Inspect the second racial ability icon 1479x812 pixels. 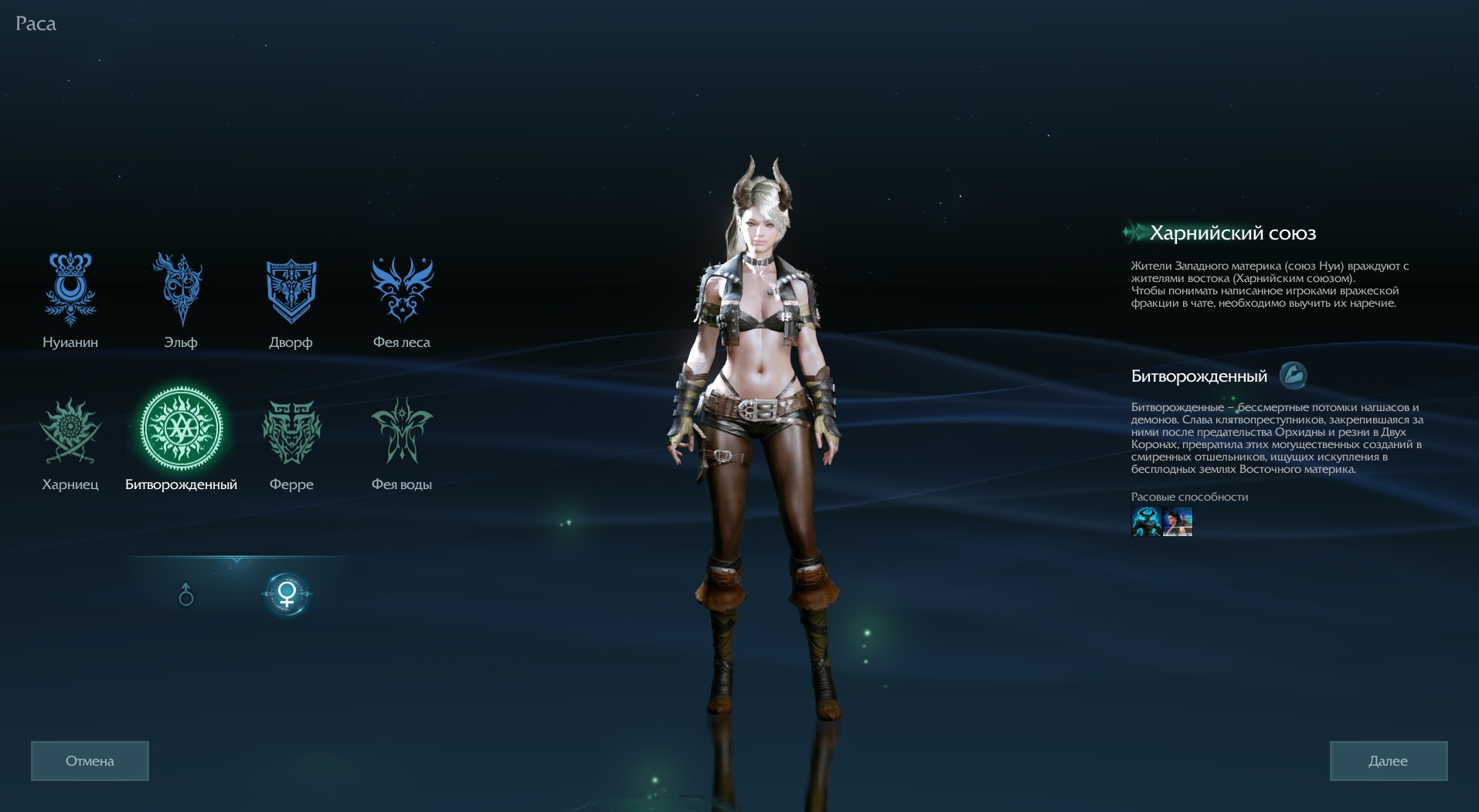1178,522
